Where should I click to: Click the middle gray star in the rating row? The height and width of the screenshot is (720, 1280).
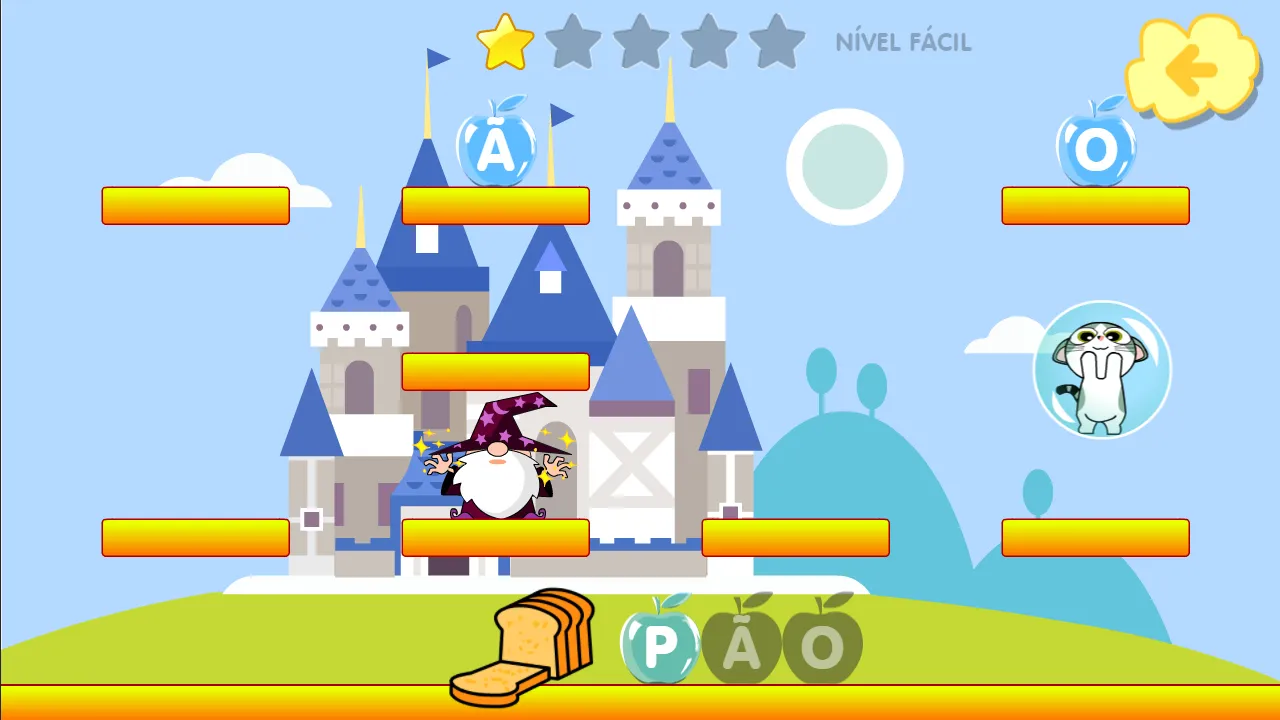tap(641, 42)
